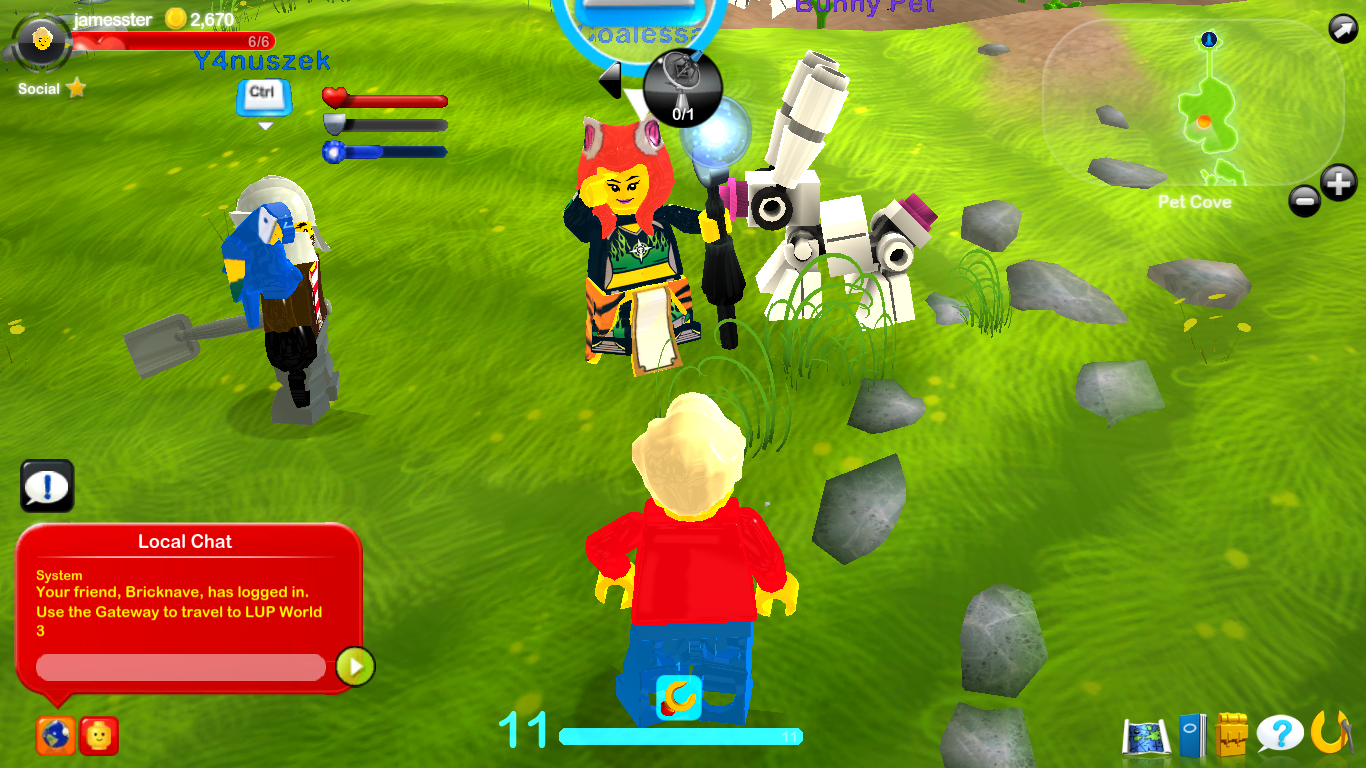Click the chat message input field
The image size is (1366, 768).
point(180,667)
